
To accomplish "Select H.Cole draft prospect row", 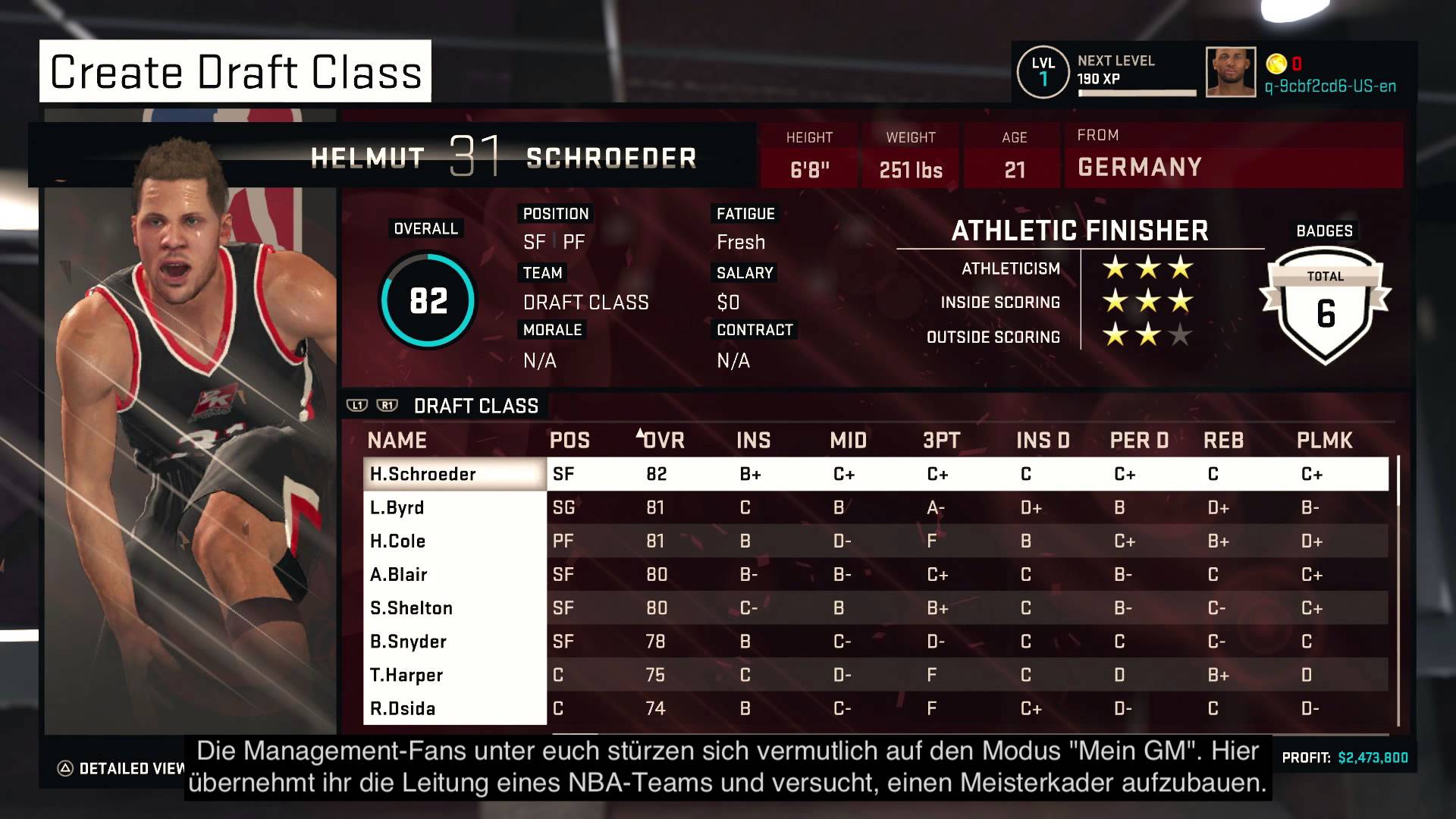I will click(455, 541).
